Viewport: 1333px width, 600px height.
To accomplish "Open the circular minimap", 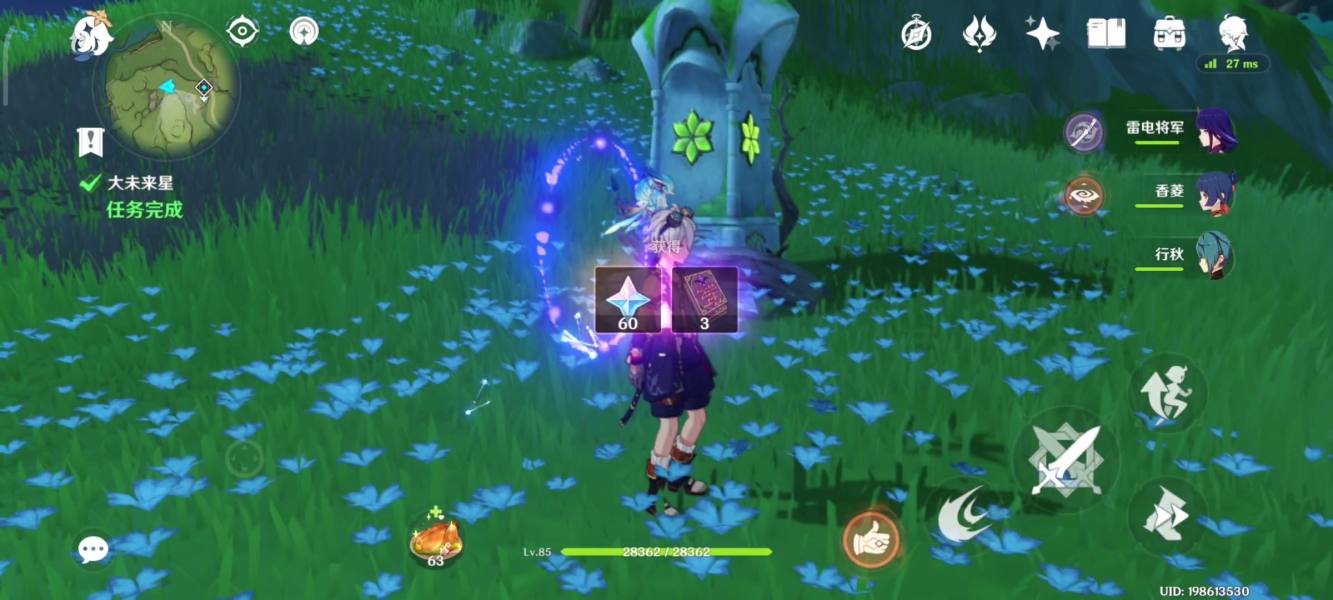I will click(x=166, y=87).
